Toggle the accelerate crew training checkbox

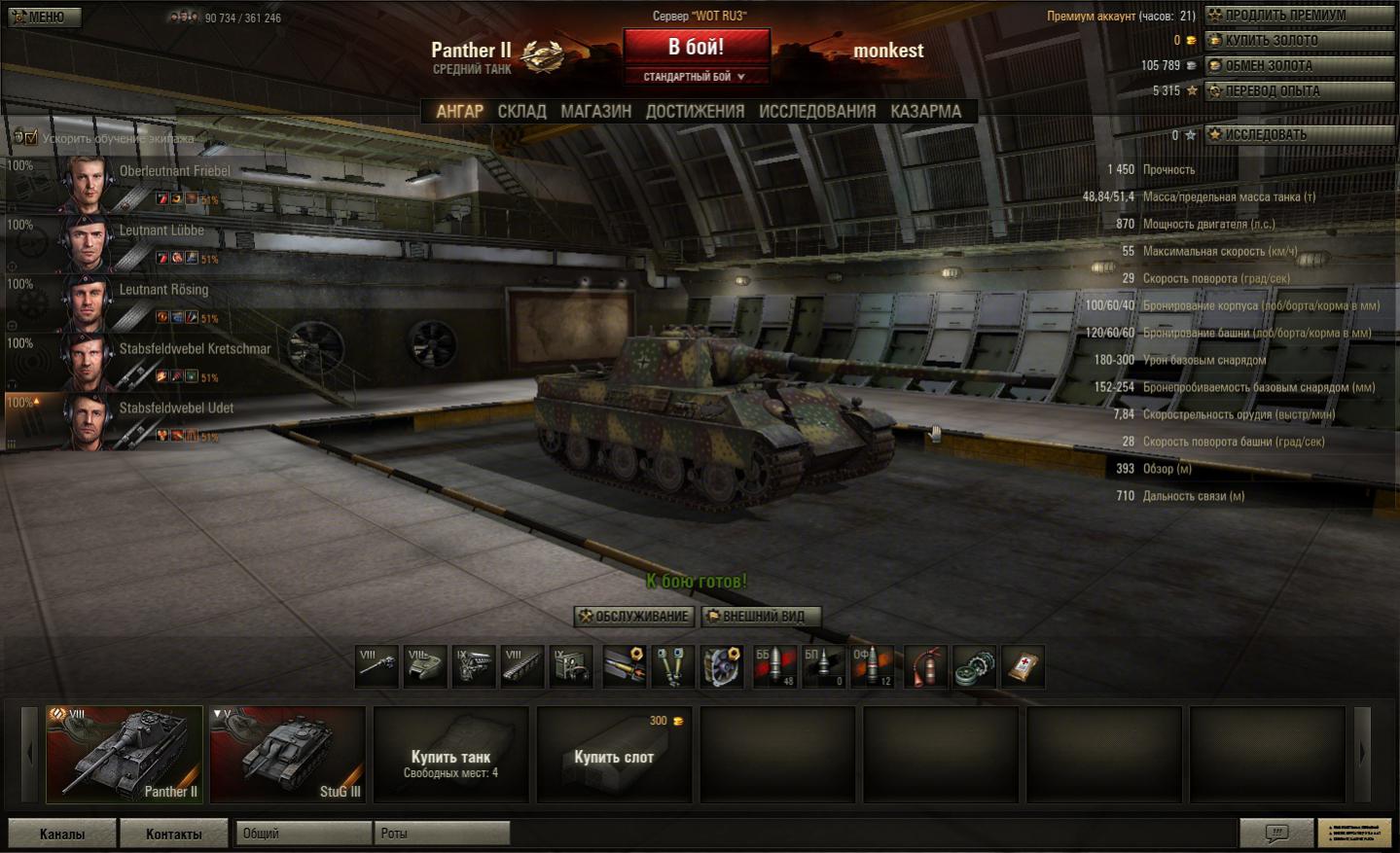[x=31, y=138]
